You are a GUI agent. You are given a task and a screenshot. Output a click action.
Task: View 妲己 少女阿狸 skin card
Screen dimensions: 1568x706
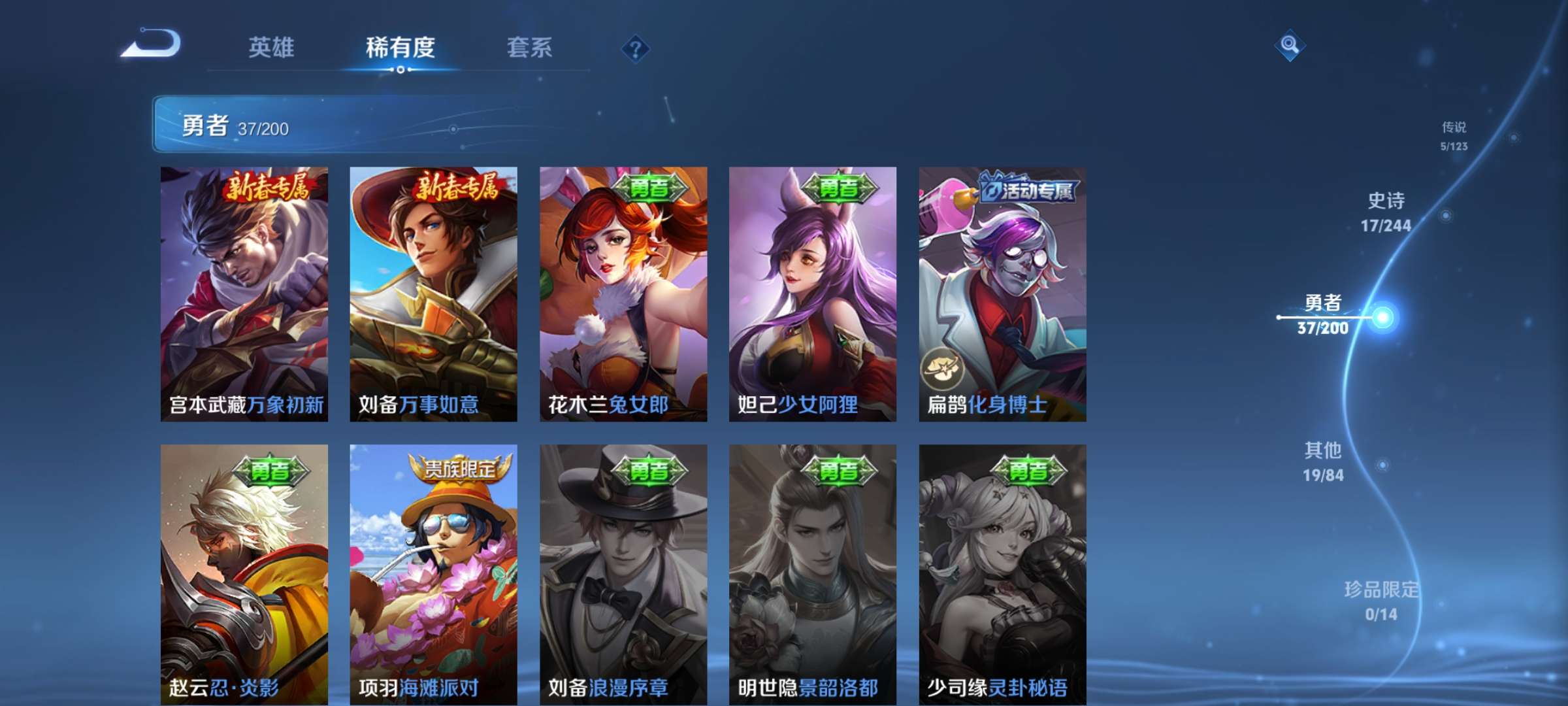pos(813,294)
